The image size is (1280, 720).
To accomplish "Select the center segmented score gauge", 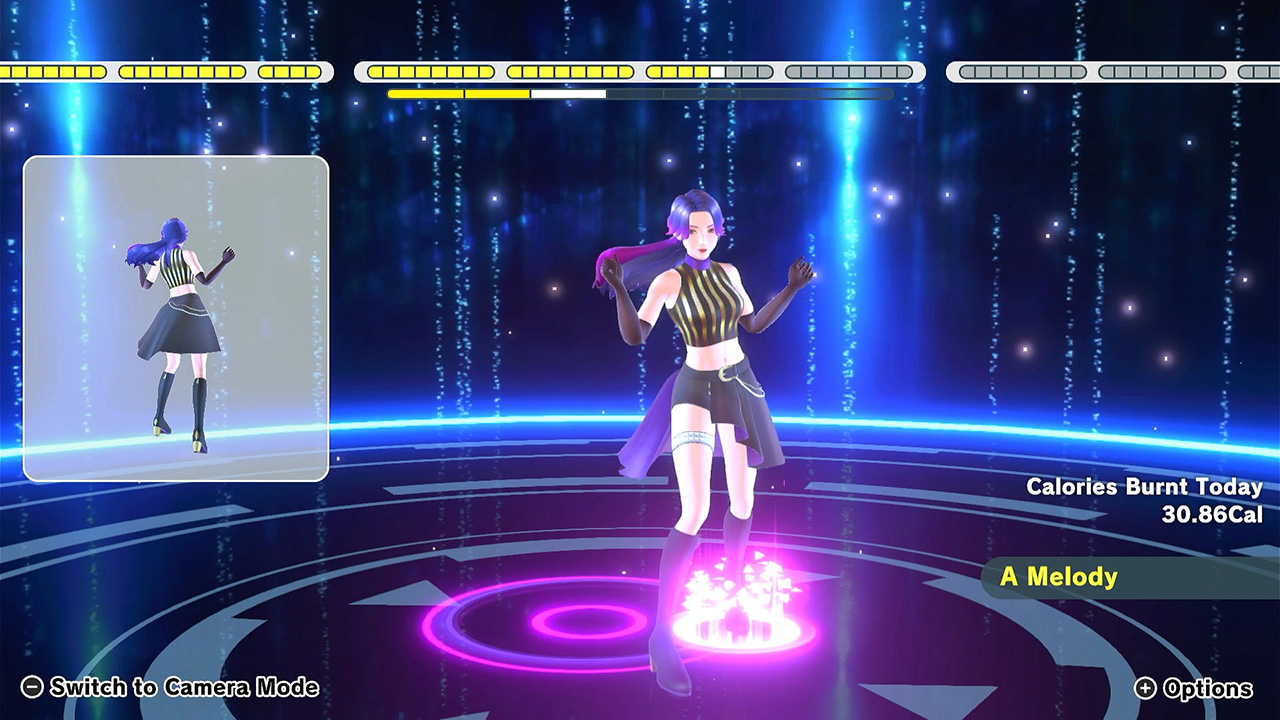I will [x=640, y=71].
